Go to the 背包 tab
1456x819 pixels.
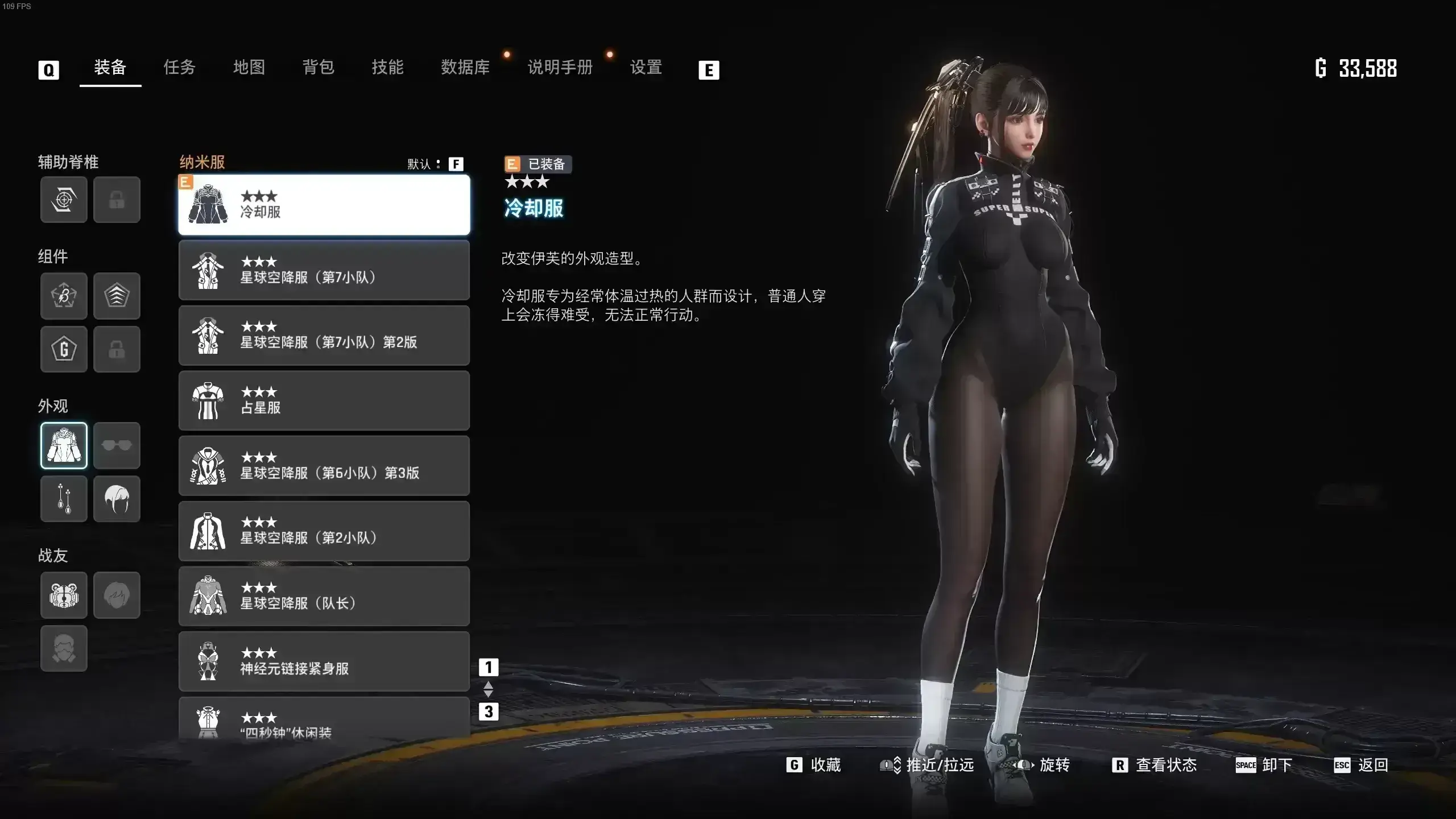point(318,68)
